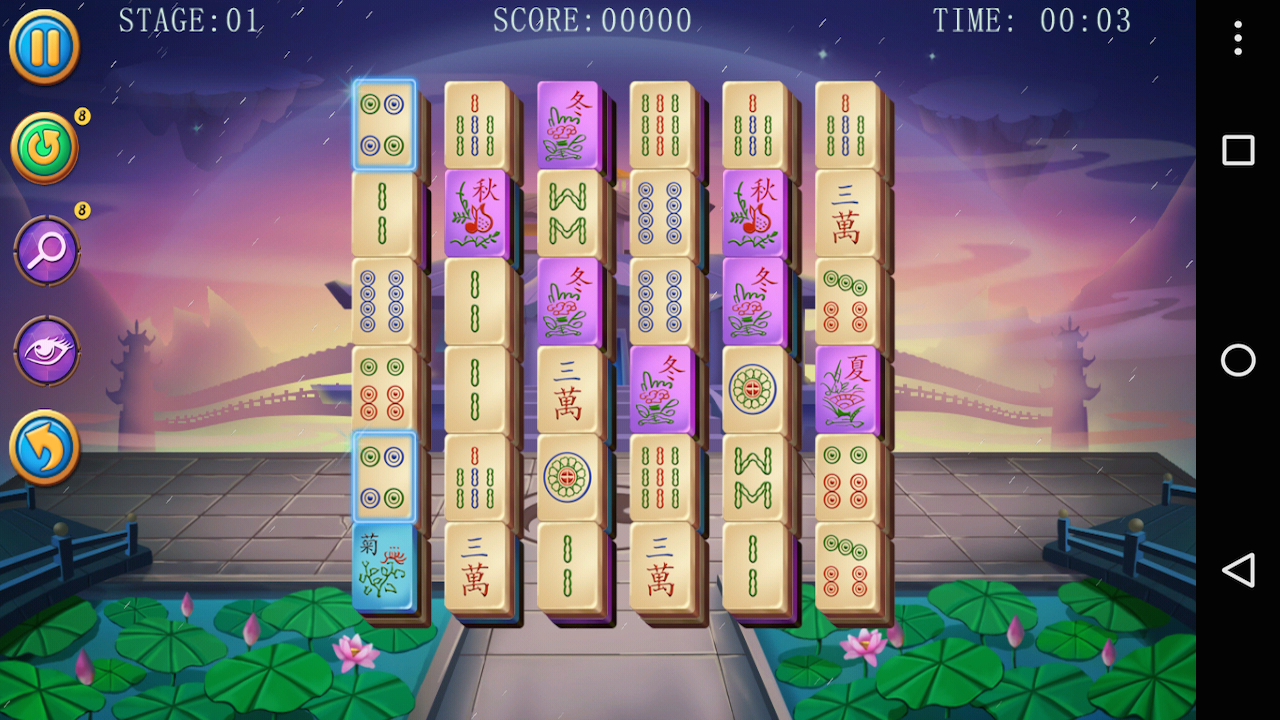Deselect the other highlighted circles tile
Image resolution: width=1280 pixels, height=720 pixels.
tap(385, 473)
